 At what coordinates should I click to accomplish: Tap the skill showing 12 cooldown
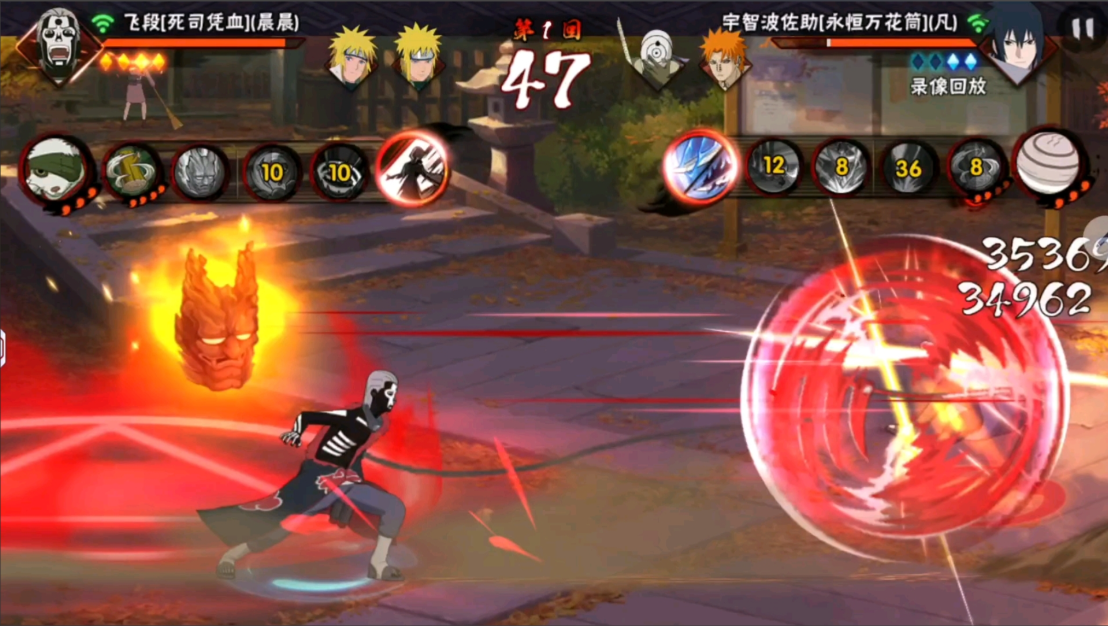tap(773, 166)
